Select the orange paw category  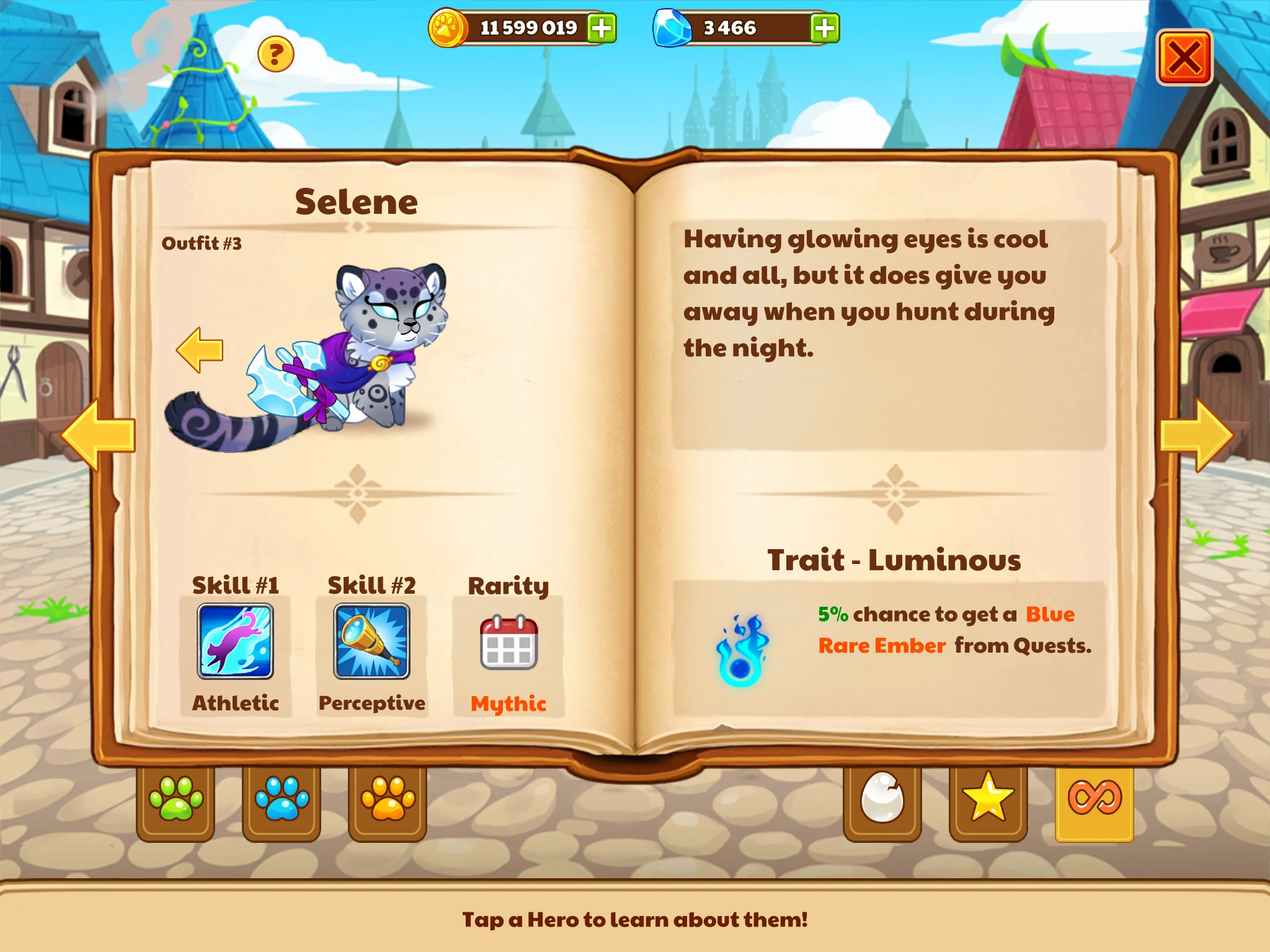click(387, 800)
